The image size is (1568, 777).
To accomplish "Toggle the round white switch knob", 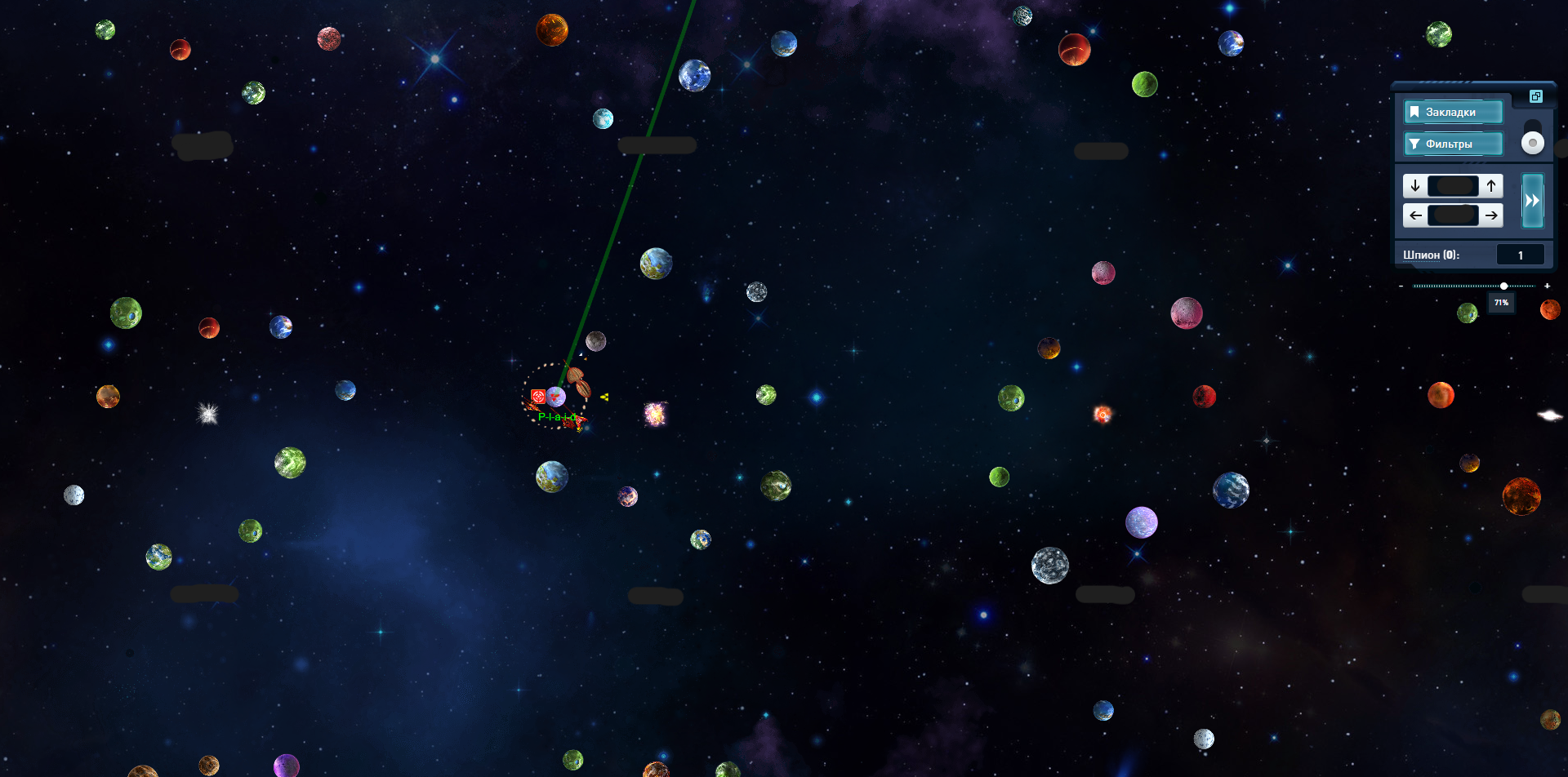I will click(1533, 143).
